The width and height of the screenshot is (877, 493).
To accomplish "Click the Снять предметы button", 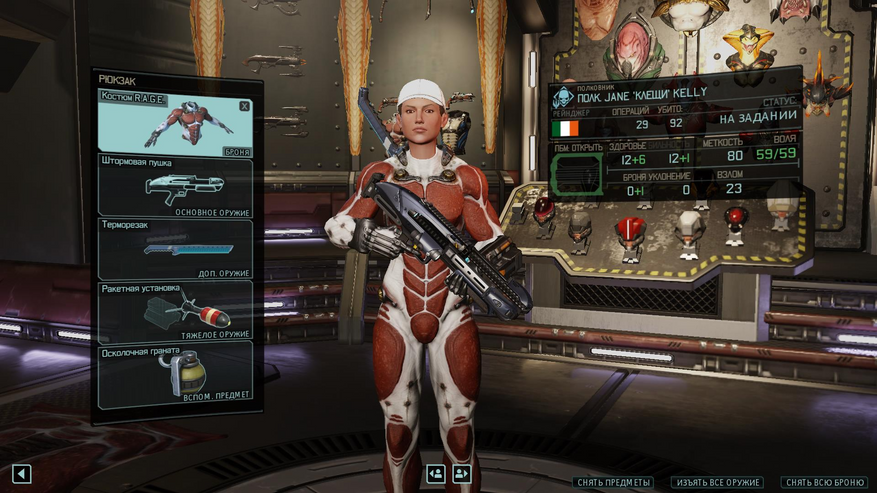I will (x=615, y=483).
